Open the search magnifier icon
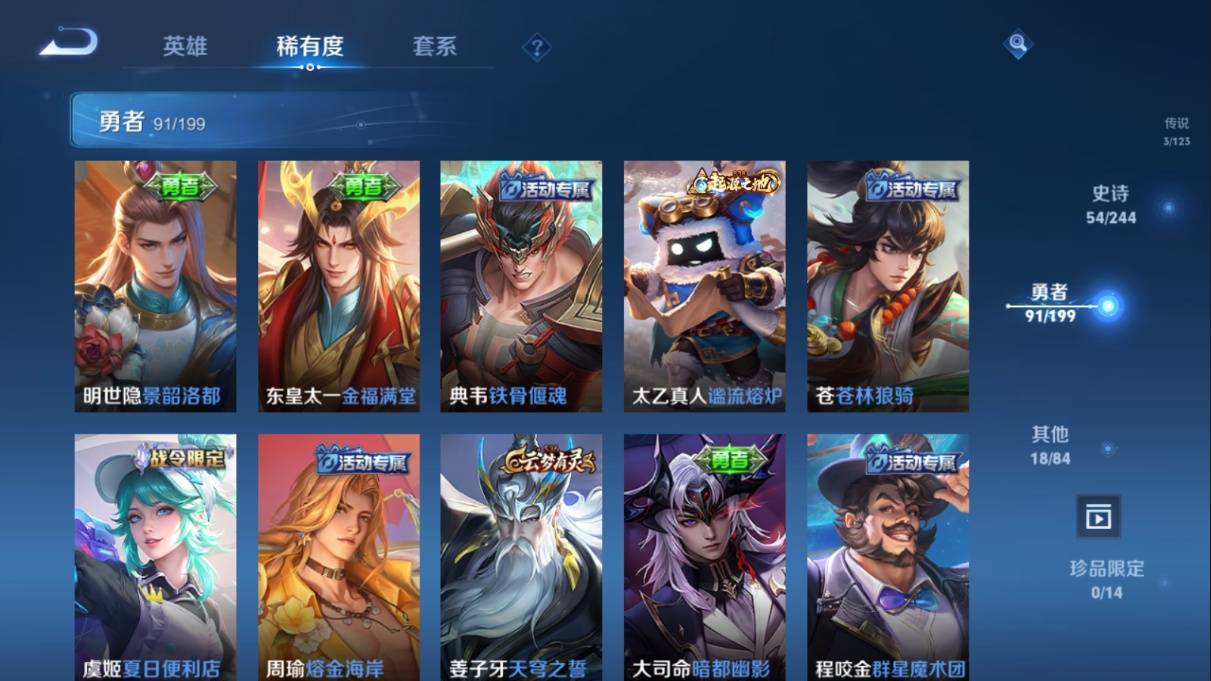 (x=1017, y=43)
